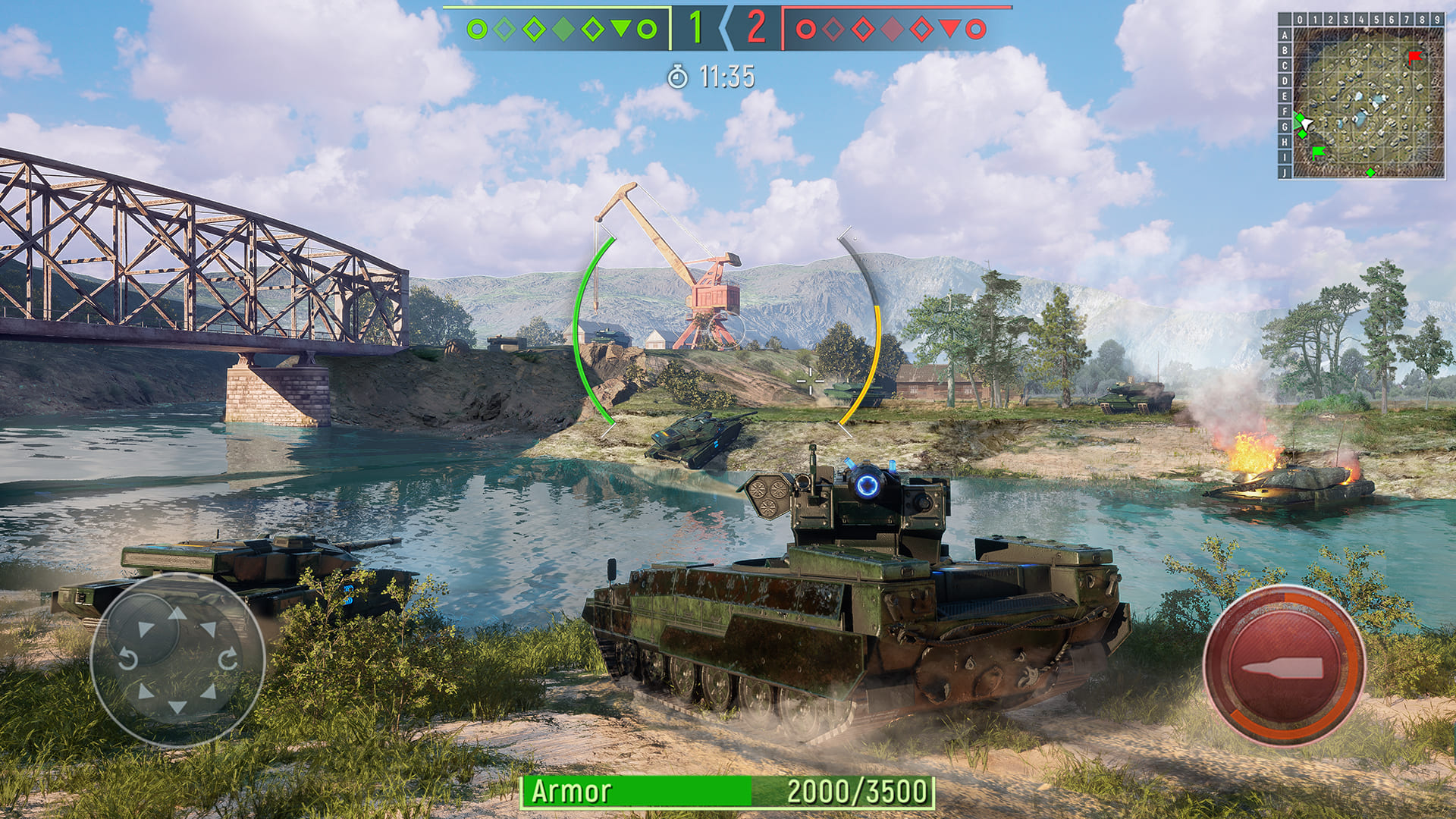
Task: Tap the rotate-left arrow on the driving joystick
Action: 129,658
